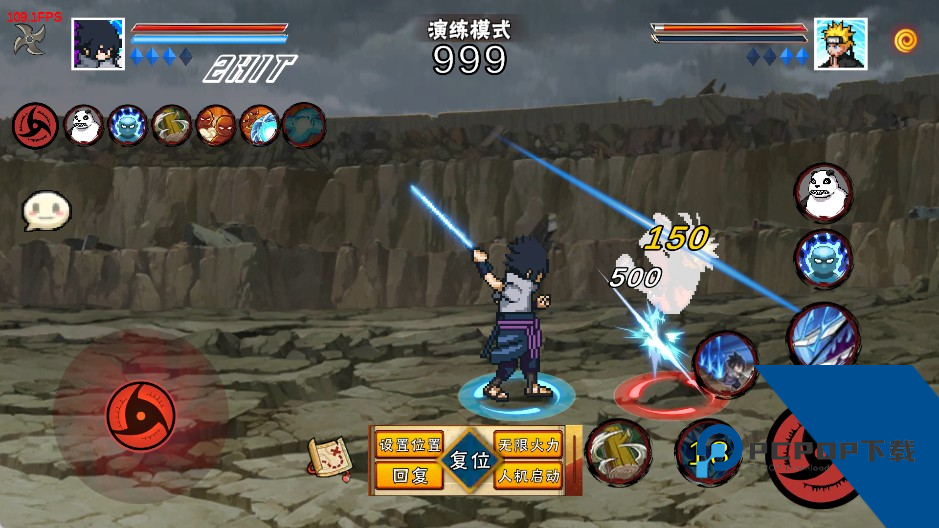Click the shuriken icon beside the FPS counter

tap(29, 41)
